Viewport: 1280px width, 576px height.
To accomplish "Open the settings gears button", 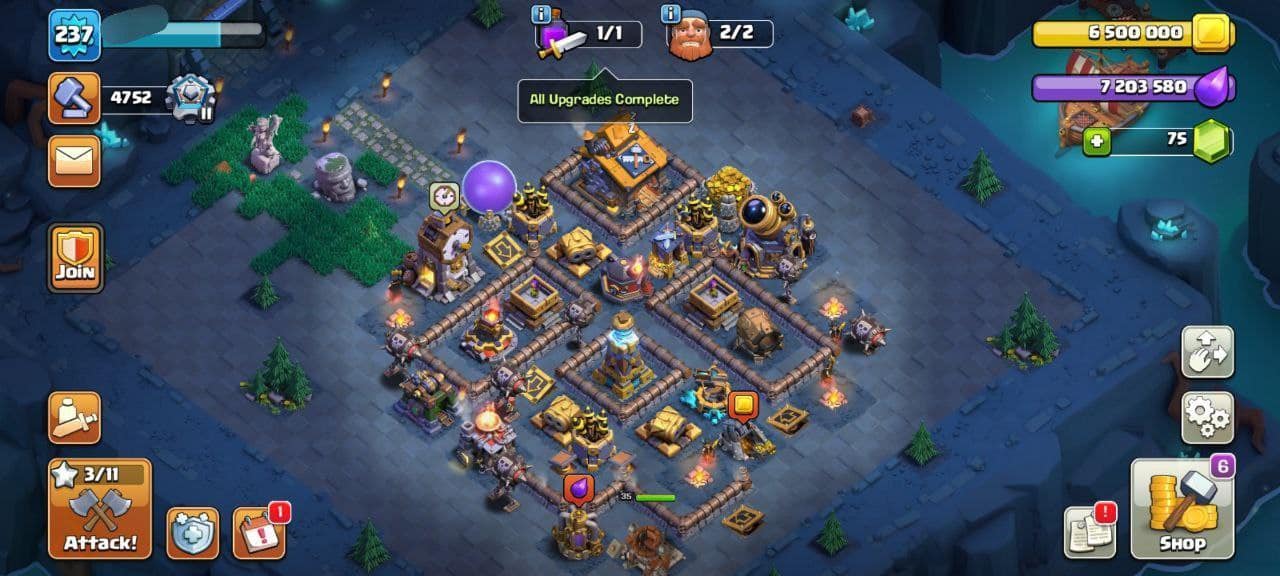I will 1207,417.
